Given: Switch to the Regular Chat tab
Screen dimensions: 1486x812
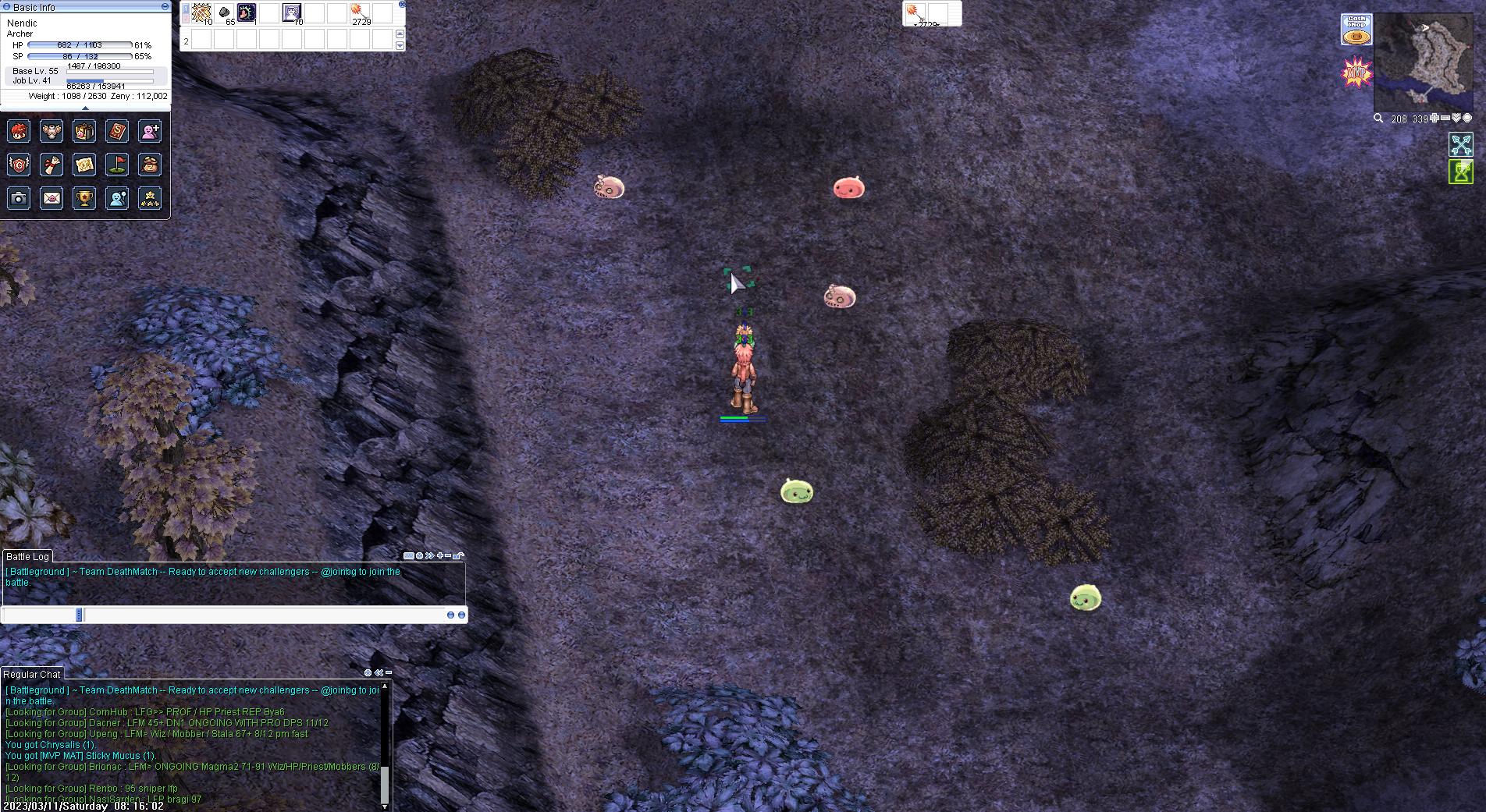Looking at the screenshot, I should coord(33,674).
